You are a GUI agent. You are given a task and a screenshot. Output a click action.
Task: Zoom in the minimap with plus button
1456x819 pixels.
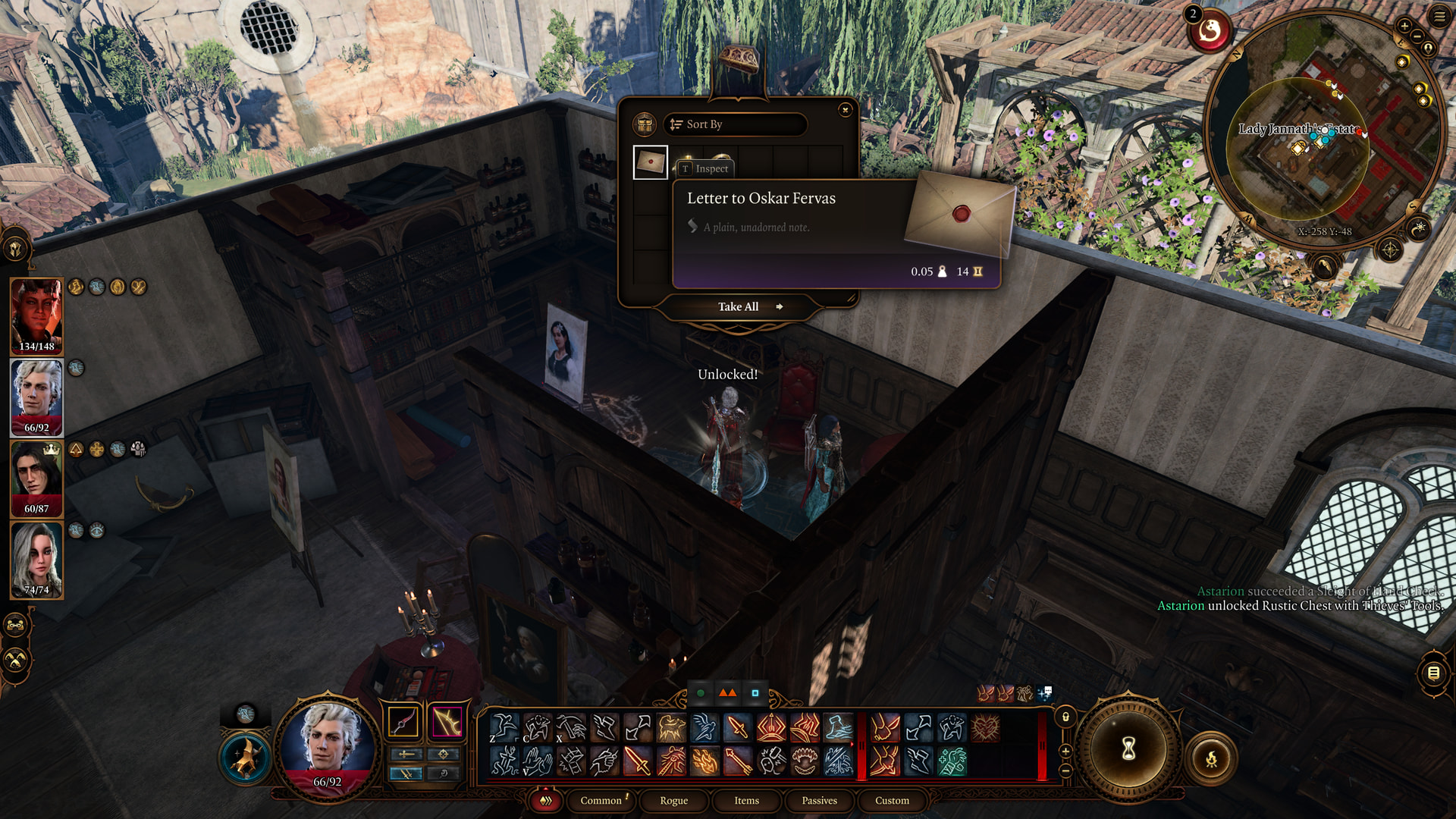(x=1404, y=27)
